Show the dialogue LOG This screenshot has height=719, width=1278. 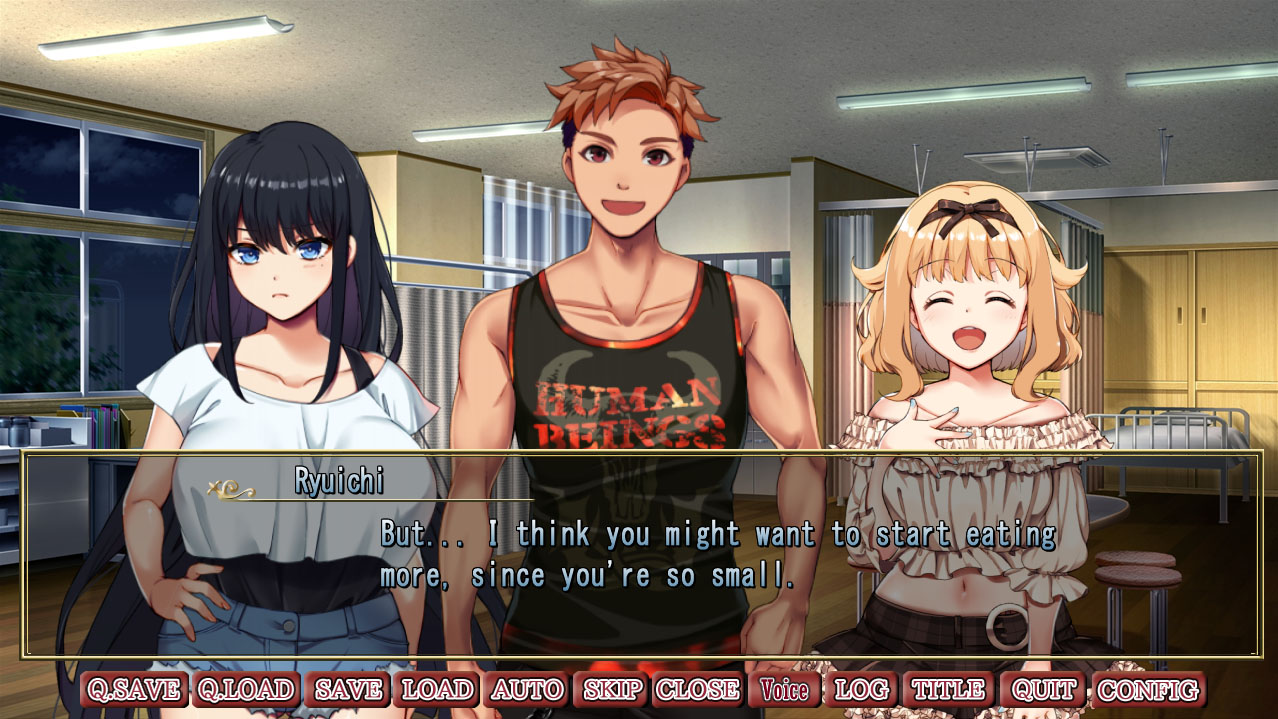[x=861, y=690]
